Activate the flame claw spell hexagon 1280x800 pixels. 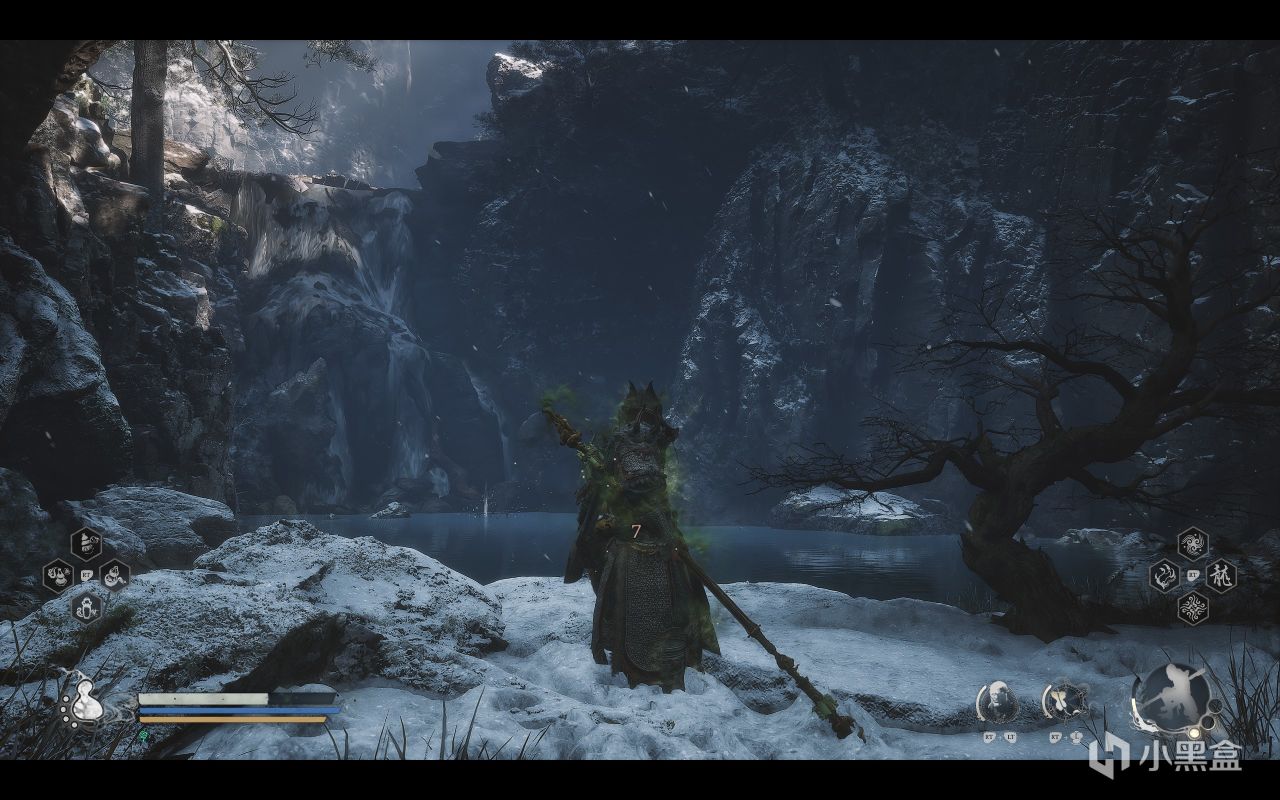point(1164,575)
